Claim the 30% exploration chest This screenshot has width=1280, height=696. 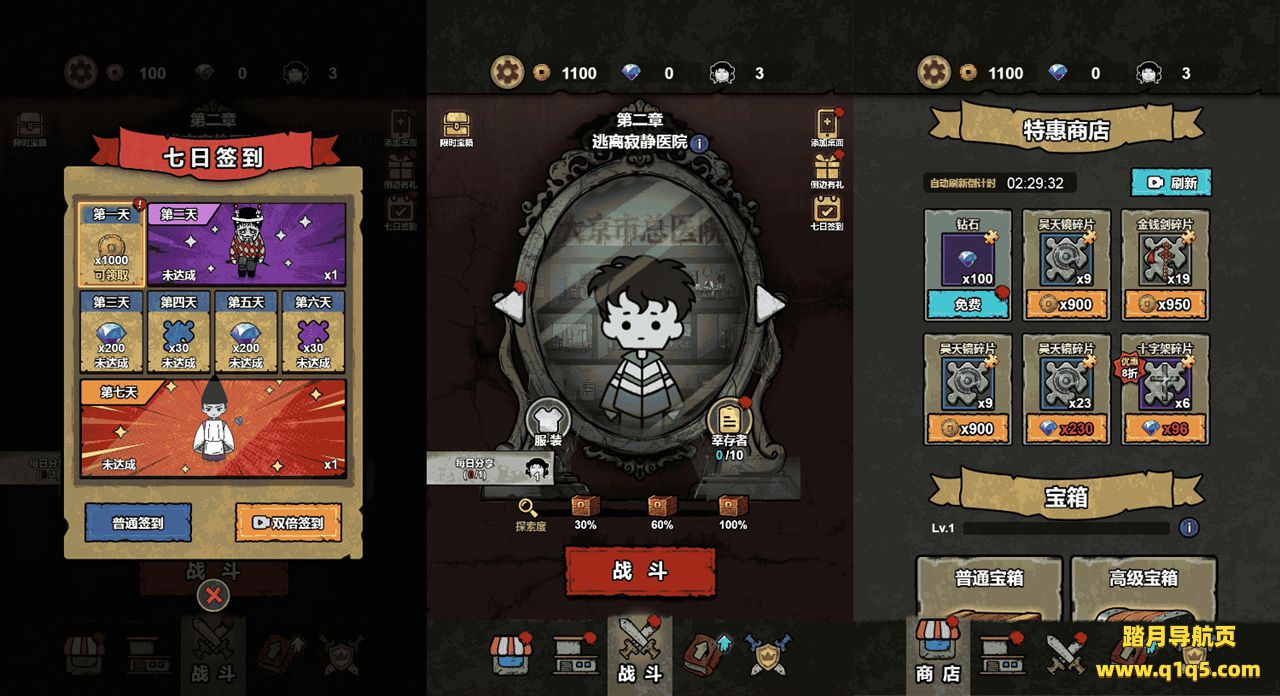click(x=585, y=508)
